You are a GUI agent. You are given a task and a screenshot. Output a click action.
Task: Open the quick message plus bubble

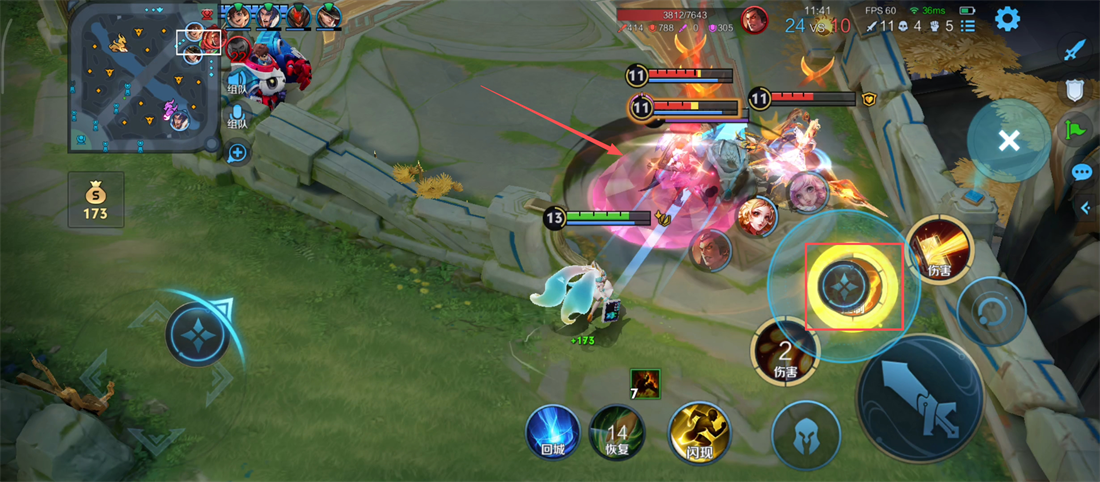click(x=237, y=153)
